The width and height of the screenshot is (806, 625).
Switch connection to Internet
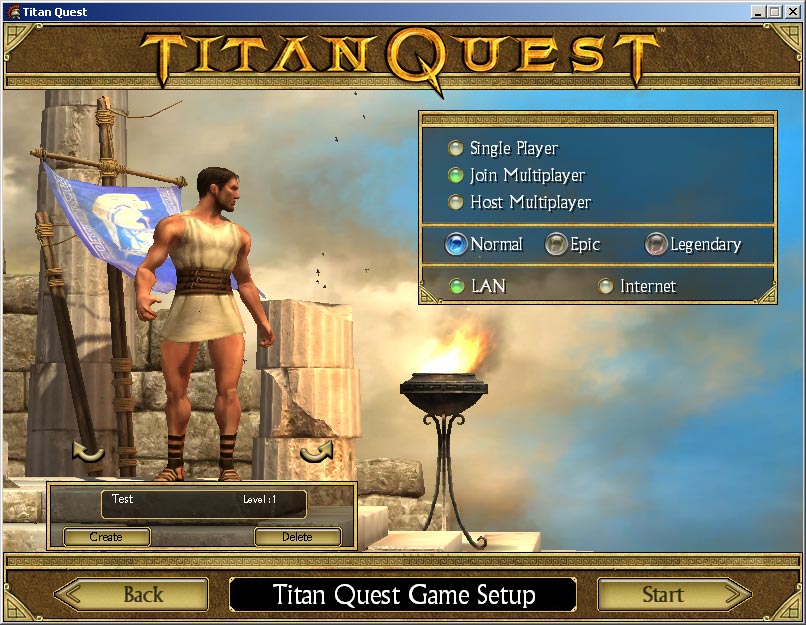(605, 287)
